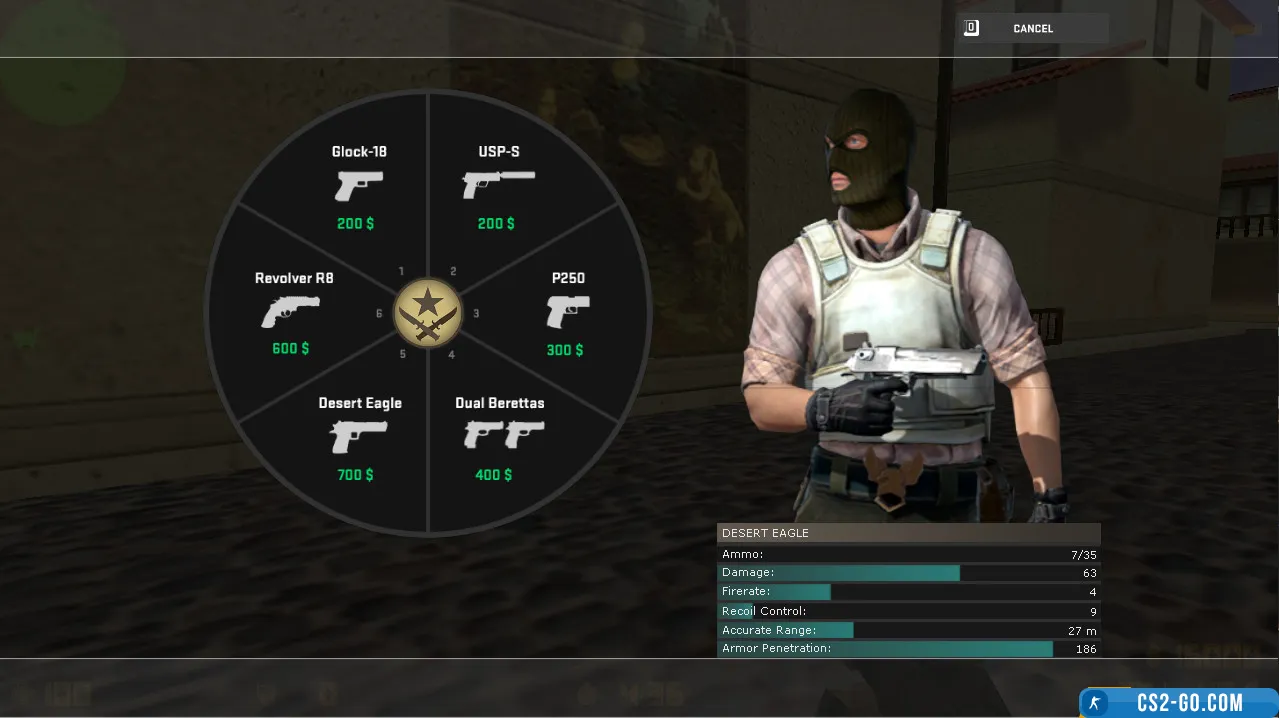The image size is (1279, 718).
Task: Click the center star-and-knives emblem
Action: (428, 313)
